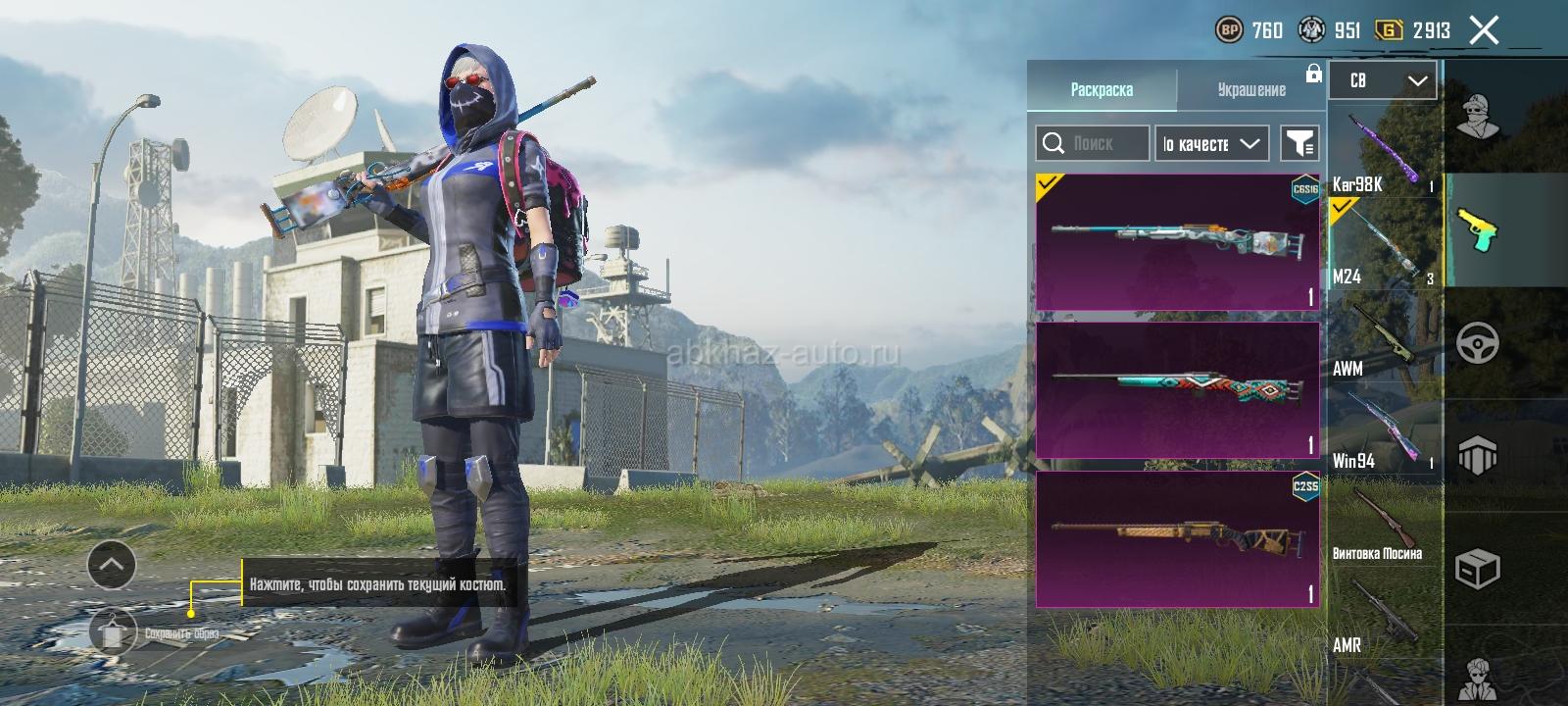Save the current outfit look

114,632
